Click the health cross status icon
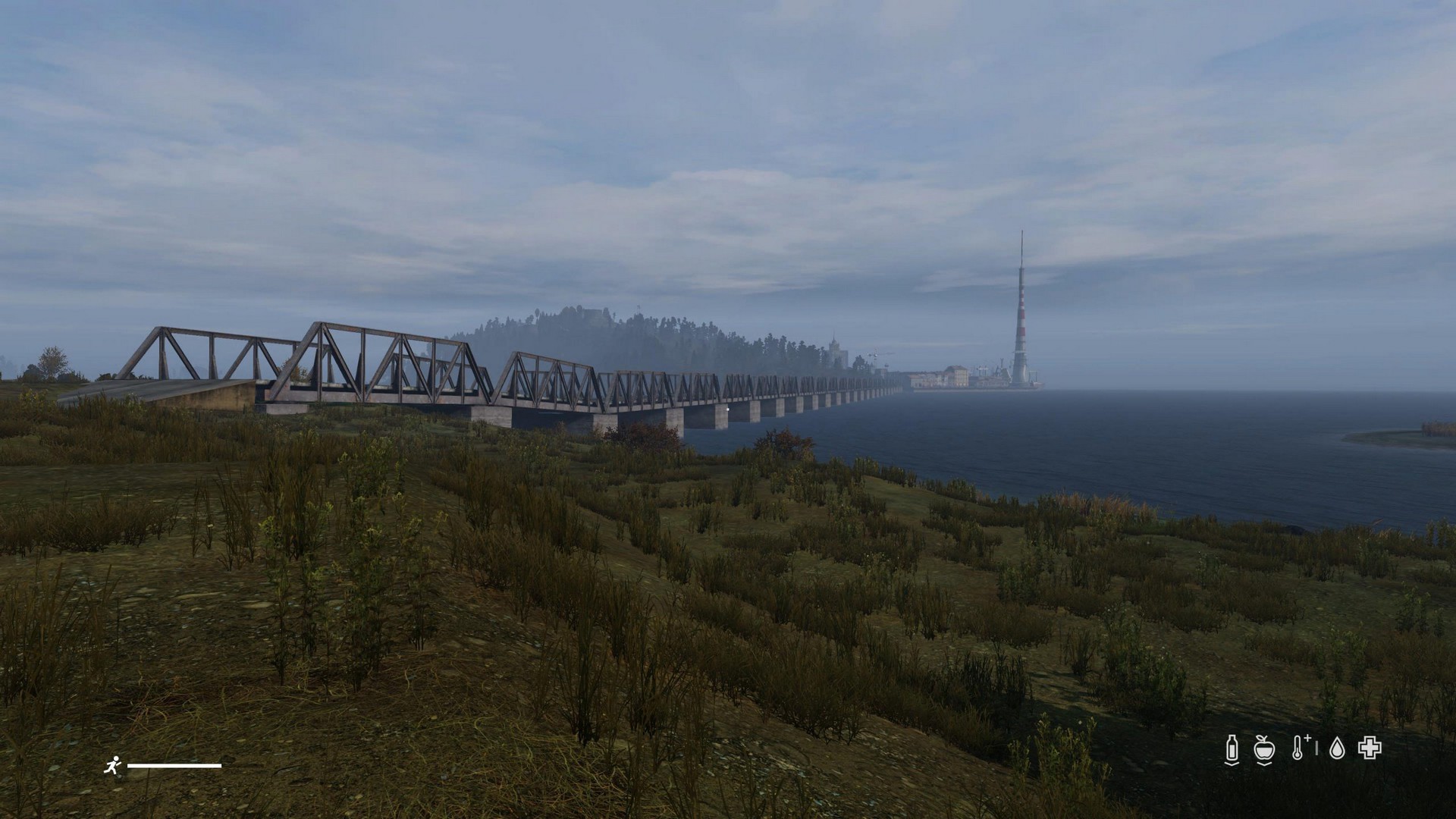The height and width of the screenshot is (819, 1456). coord(1370,748)
